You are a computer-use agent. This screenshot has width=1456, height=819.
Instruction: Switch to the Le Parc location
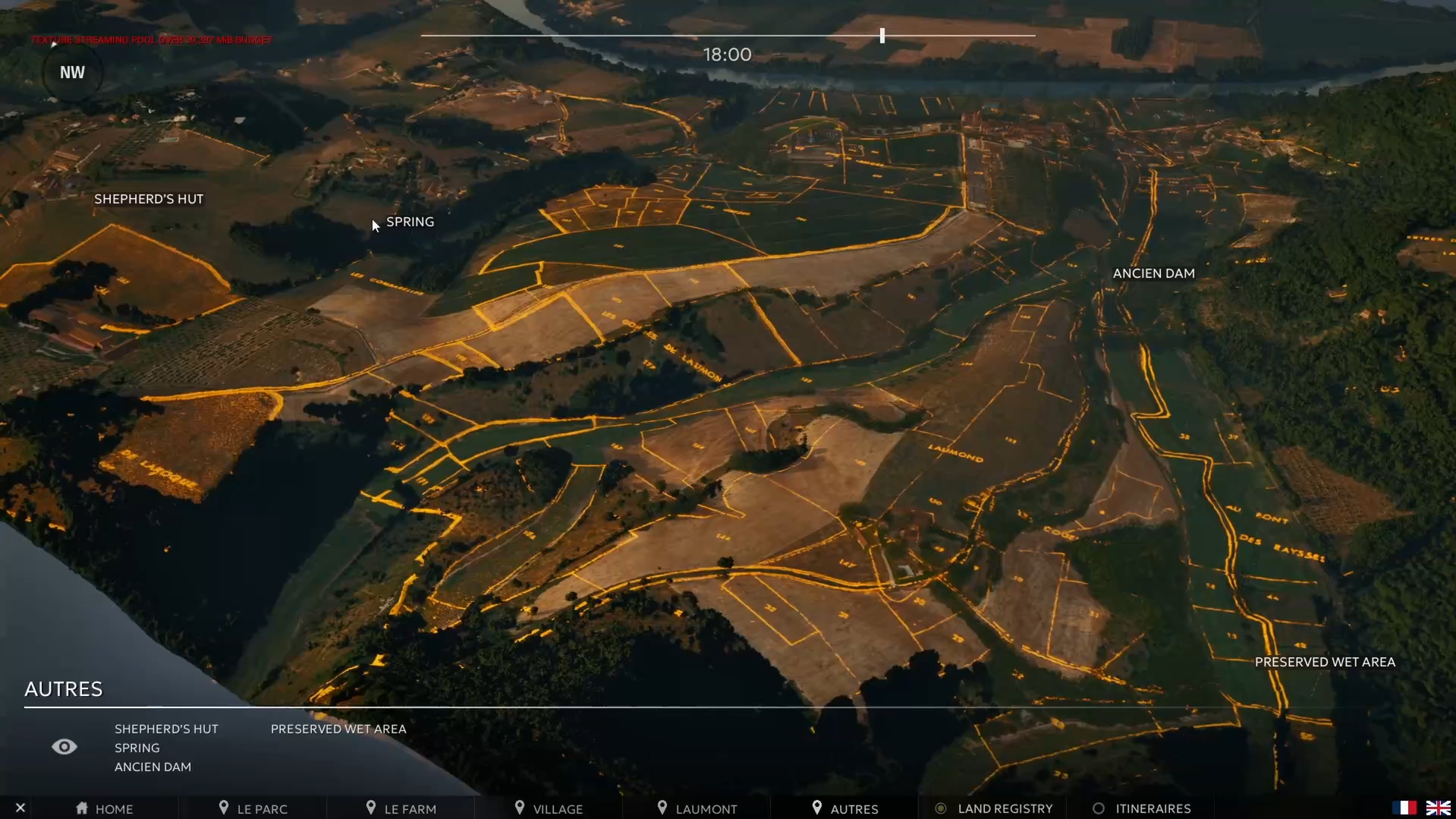[253, 809]
